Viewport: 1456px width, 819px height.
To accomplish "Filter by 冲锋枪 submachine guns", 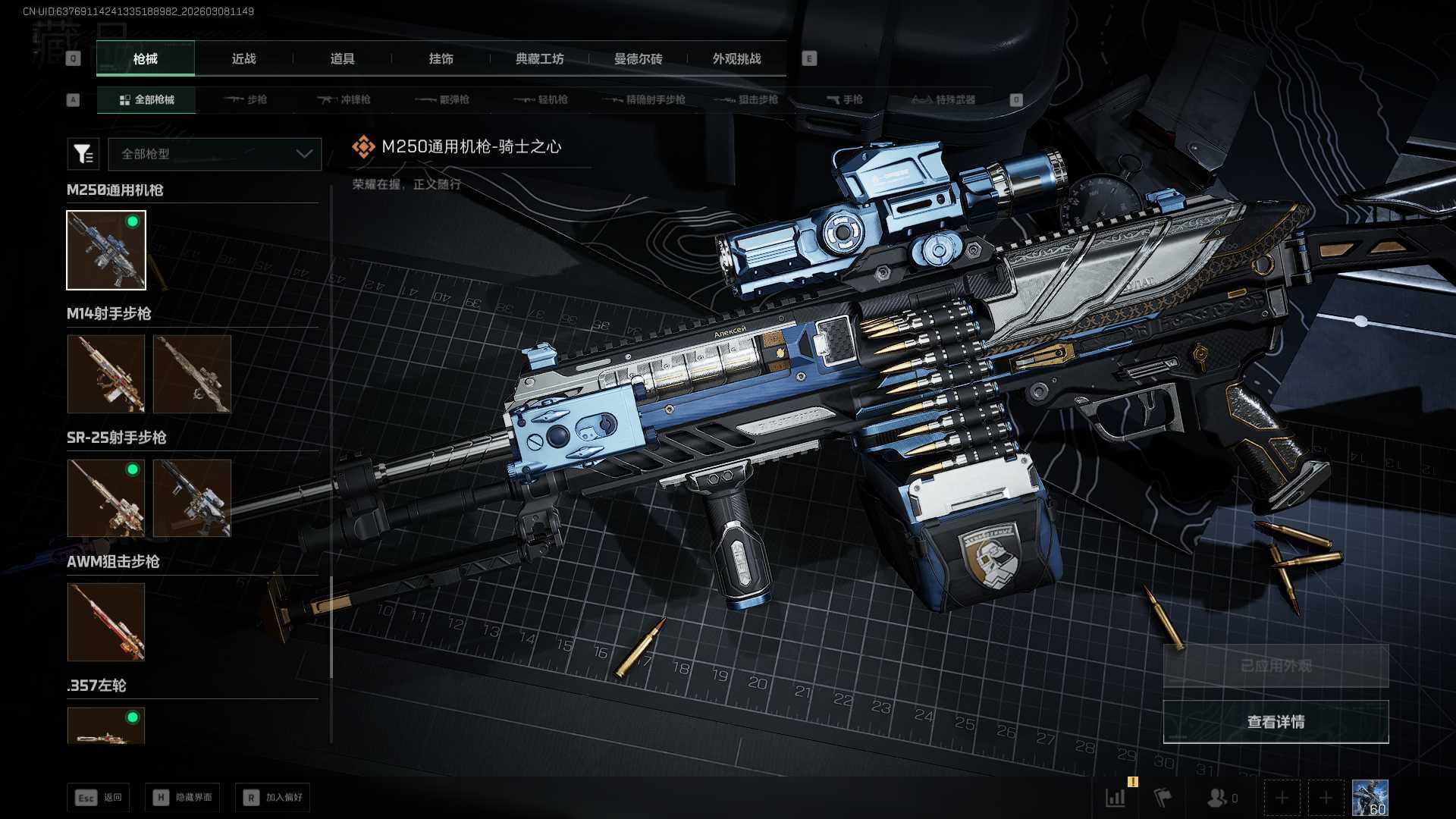I will coord(345,100).
